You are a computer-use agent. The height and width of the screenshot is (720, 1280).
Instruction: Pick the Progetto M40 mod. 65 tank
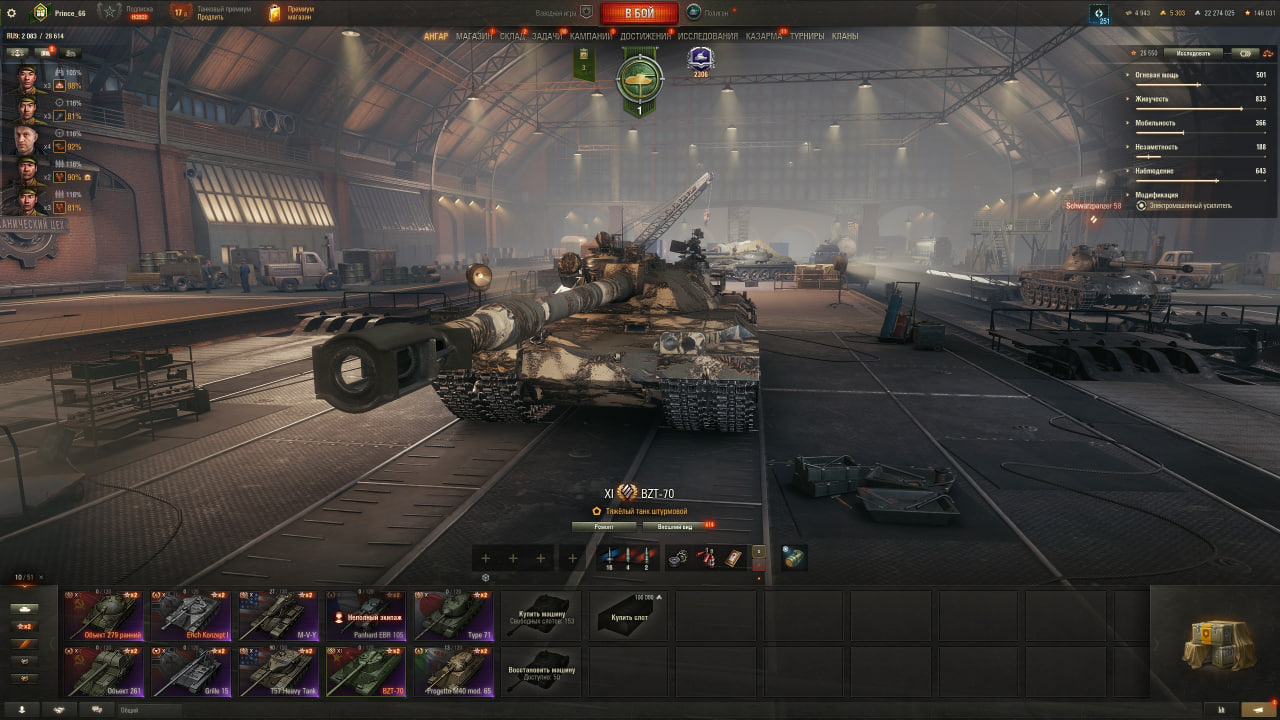tap(454, 671)
